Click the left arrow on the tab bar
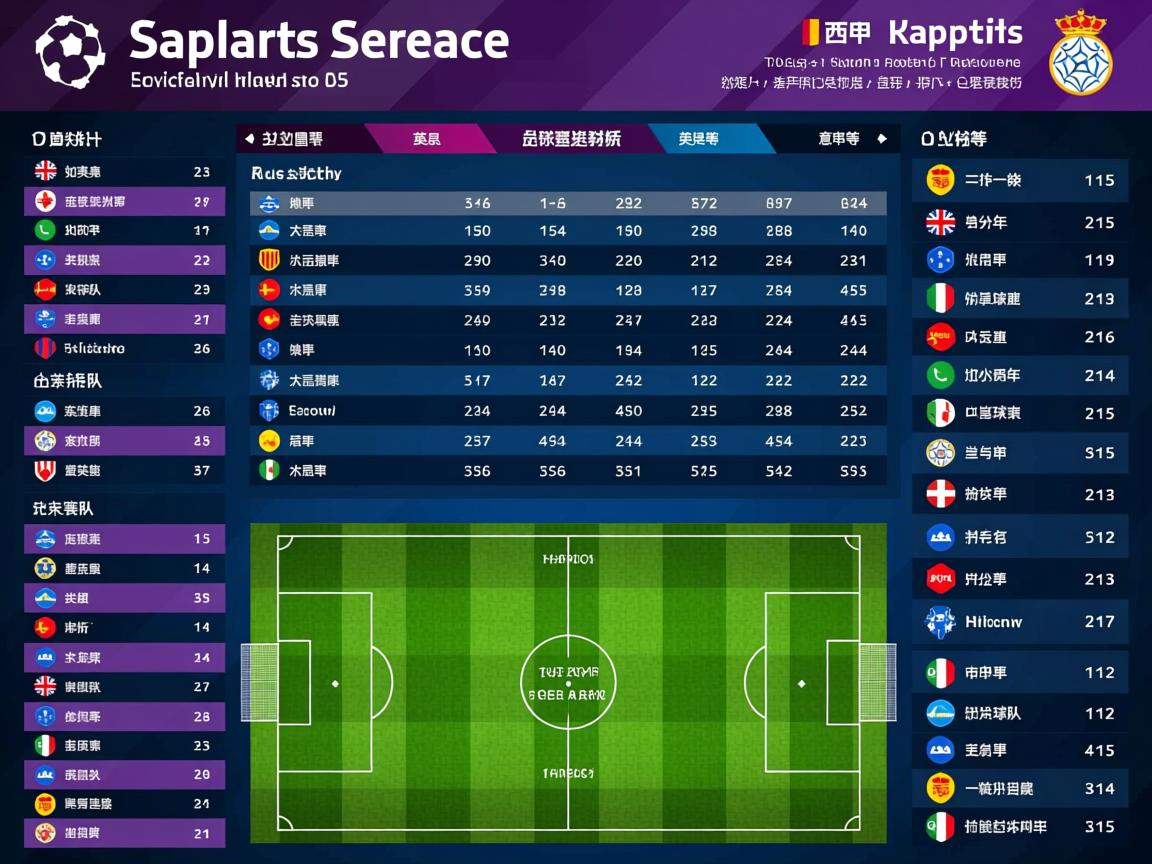 click(249, 139)
